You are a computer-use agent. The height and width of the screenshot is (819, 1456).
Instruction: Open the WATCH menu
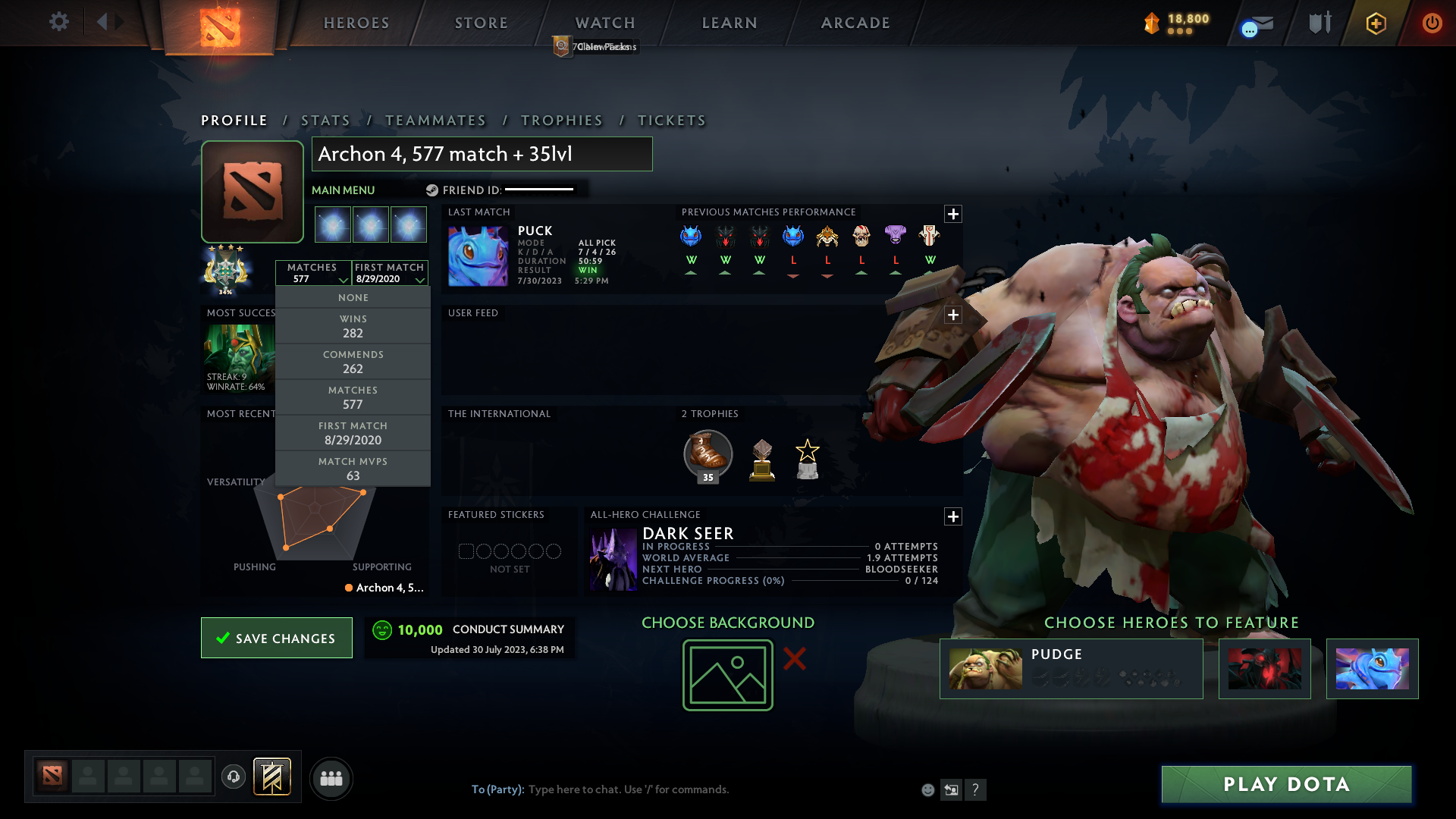click(x=604, y=23)
